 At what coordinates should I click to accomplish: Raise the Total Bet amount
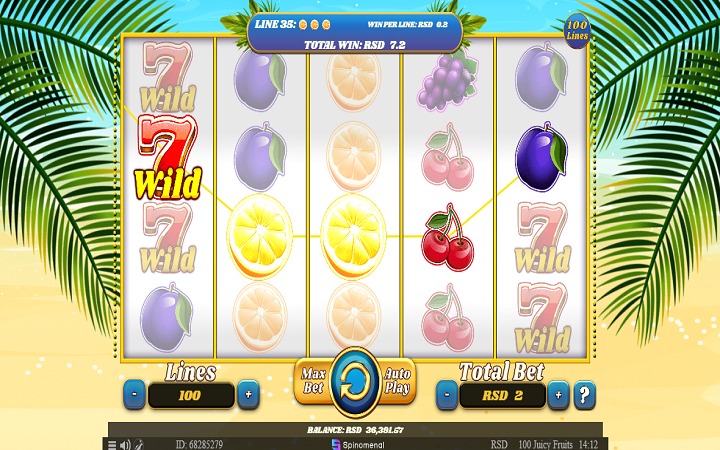[558, 395]
